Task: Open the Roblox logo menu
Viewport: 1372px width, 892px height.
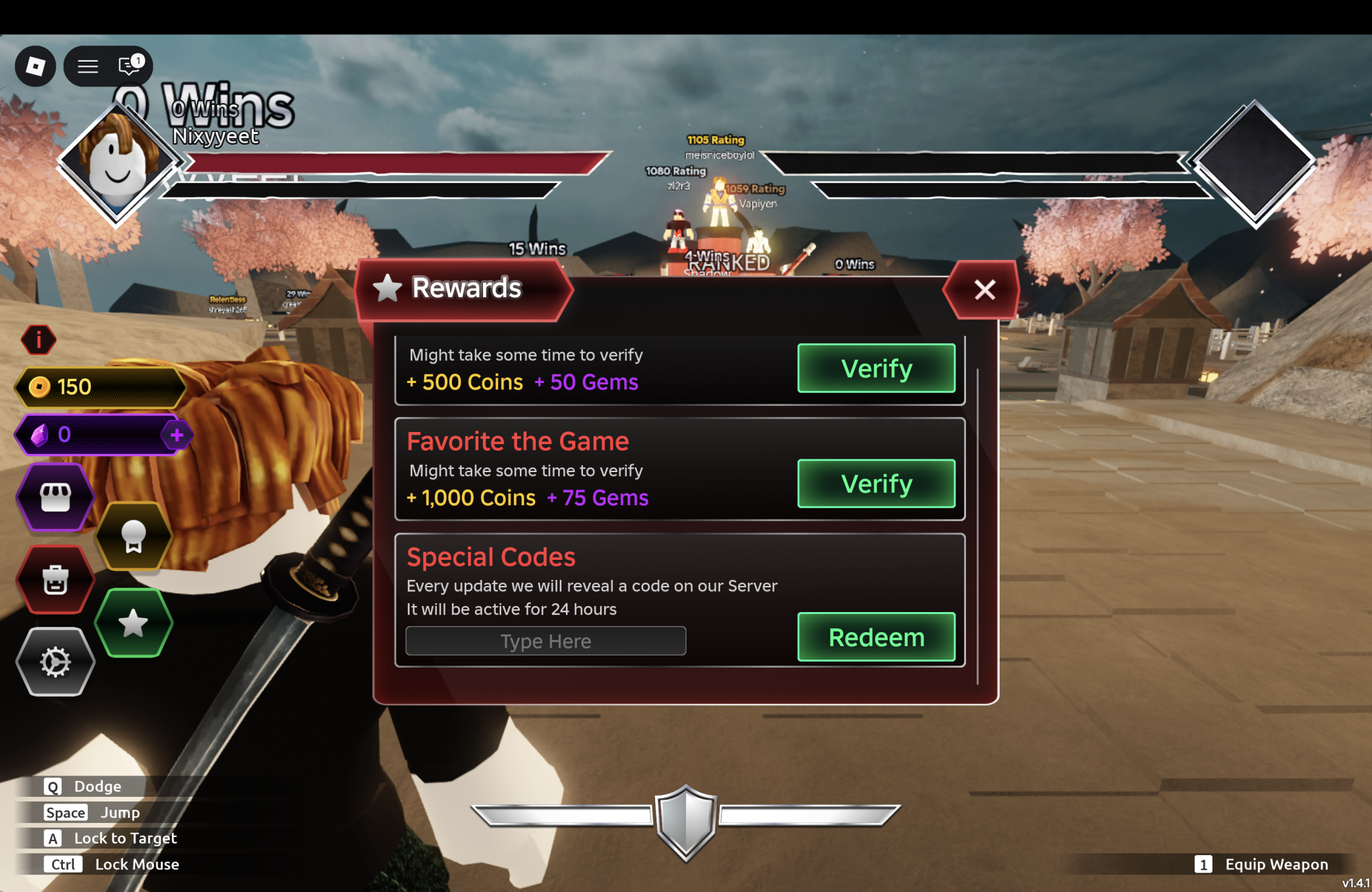Action: coord(36,66)
